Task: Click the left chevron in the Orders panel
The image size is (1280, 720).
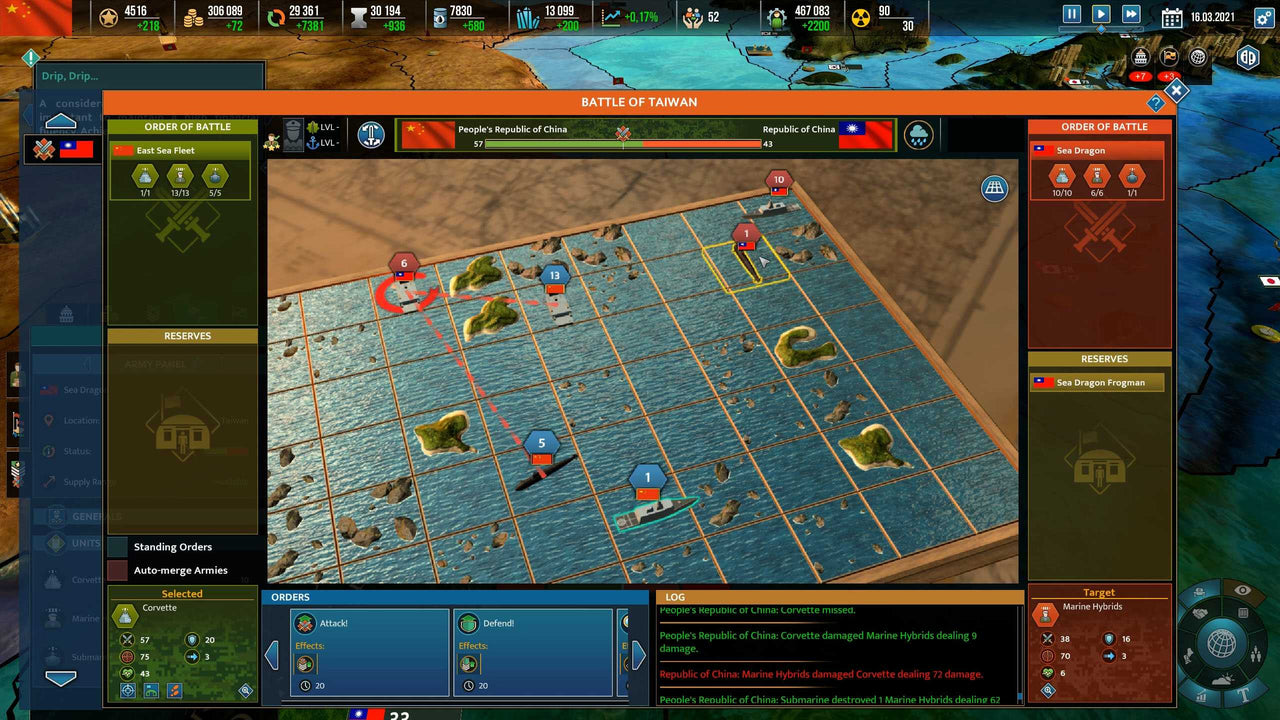Action: click(x=272, y=654)
